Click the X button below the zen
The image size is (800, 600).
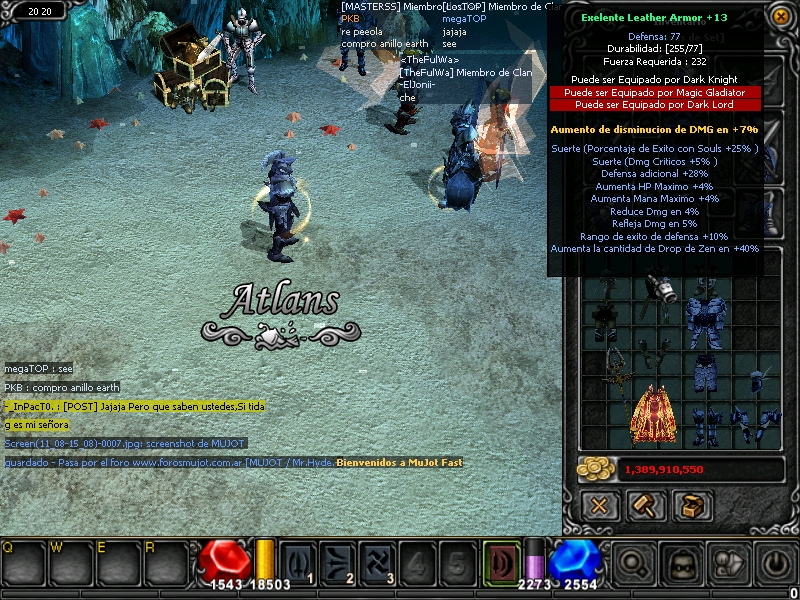(599, 505)
